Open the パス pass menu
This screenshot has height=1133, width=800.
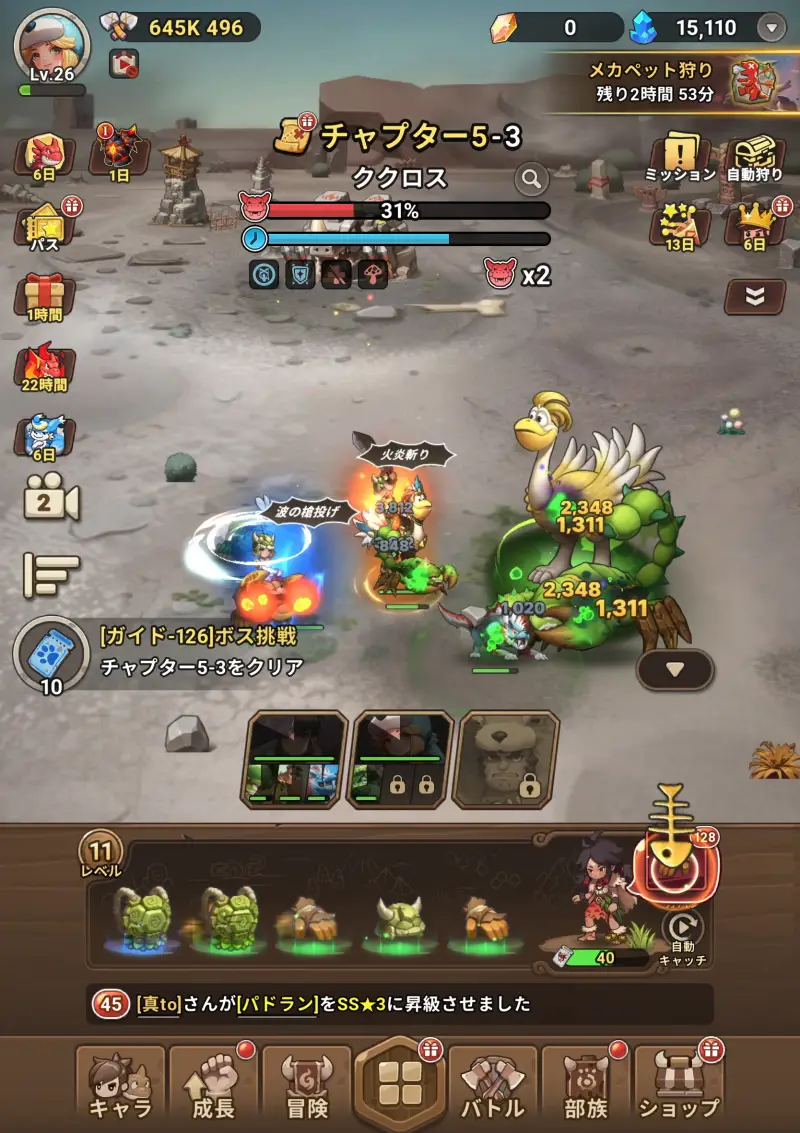pyautogui.click(x=45, y=226)
